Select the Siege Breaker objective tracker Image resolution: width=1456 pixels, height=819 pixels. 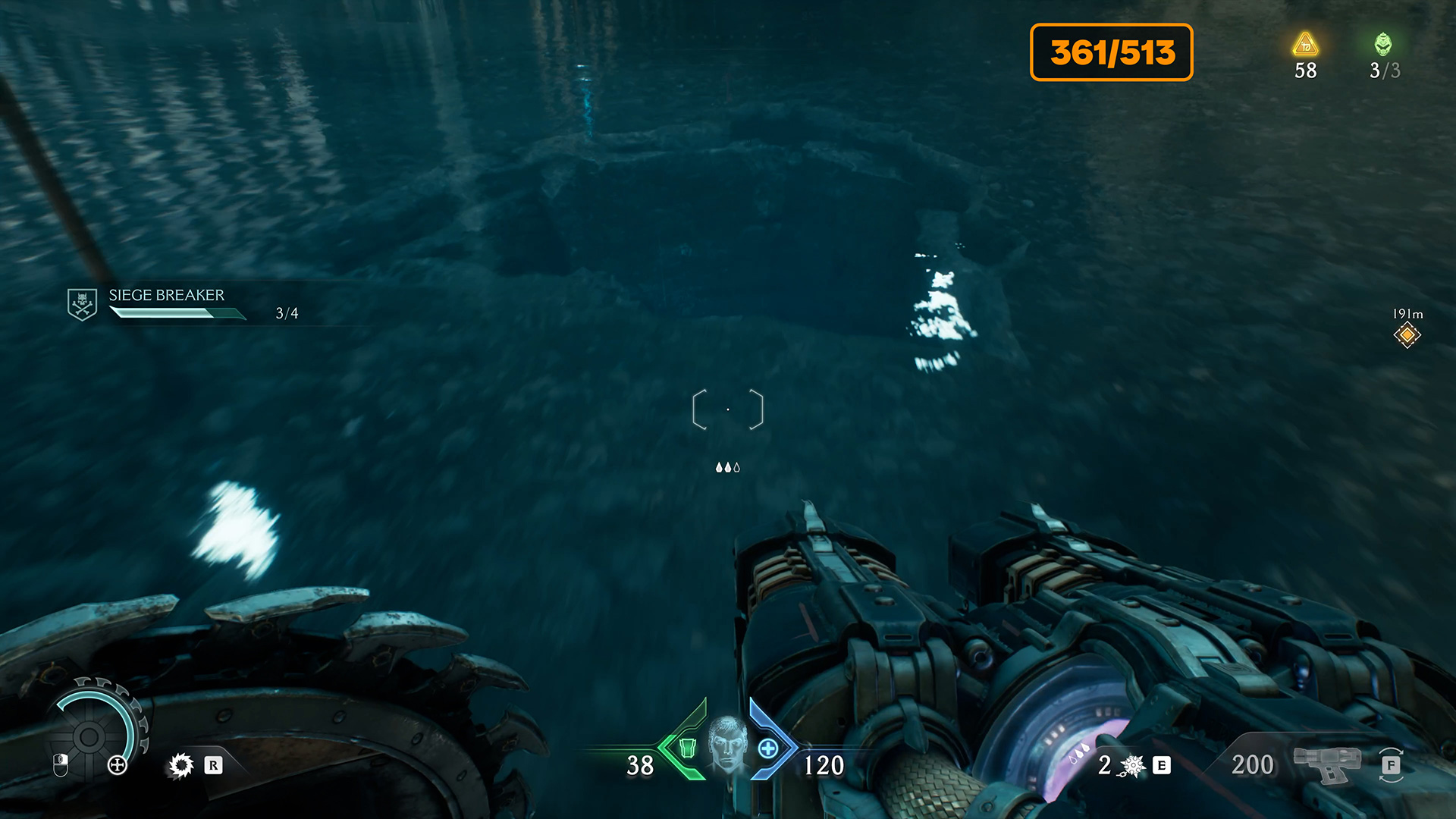point(166,303)
